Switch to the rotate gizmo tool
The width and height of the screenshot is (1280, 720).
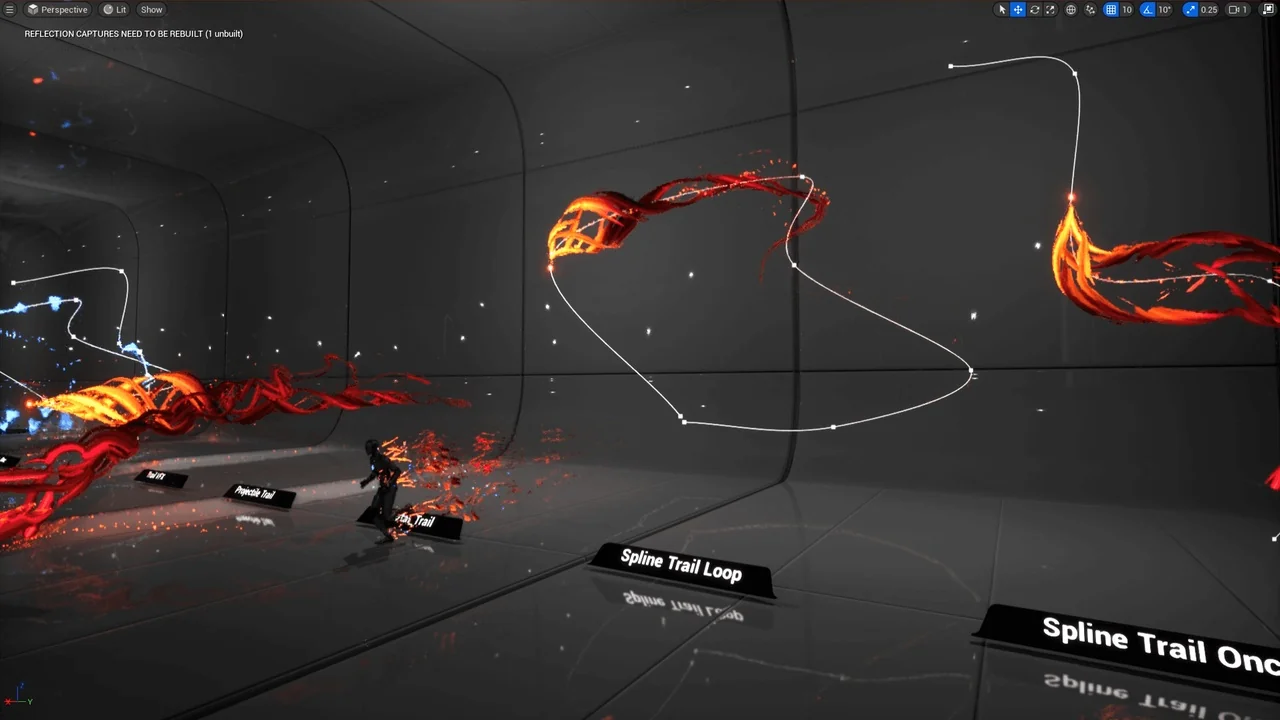[1034, 9]
